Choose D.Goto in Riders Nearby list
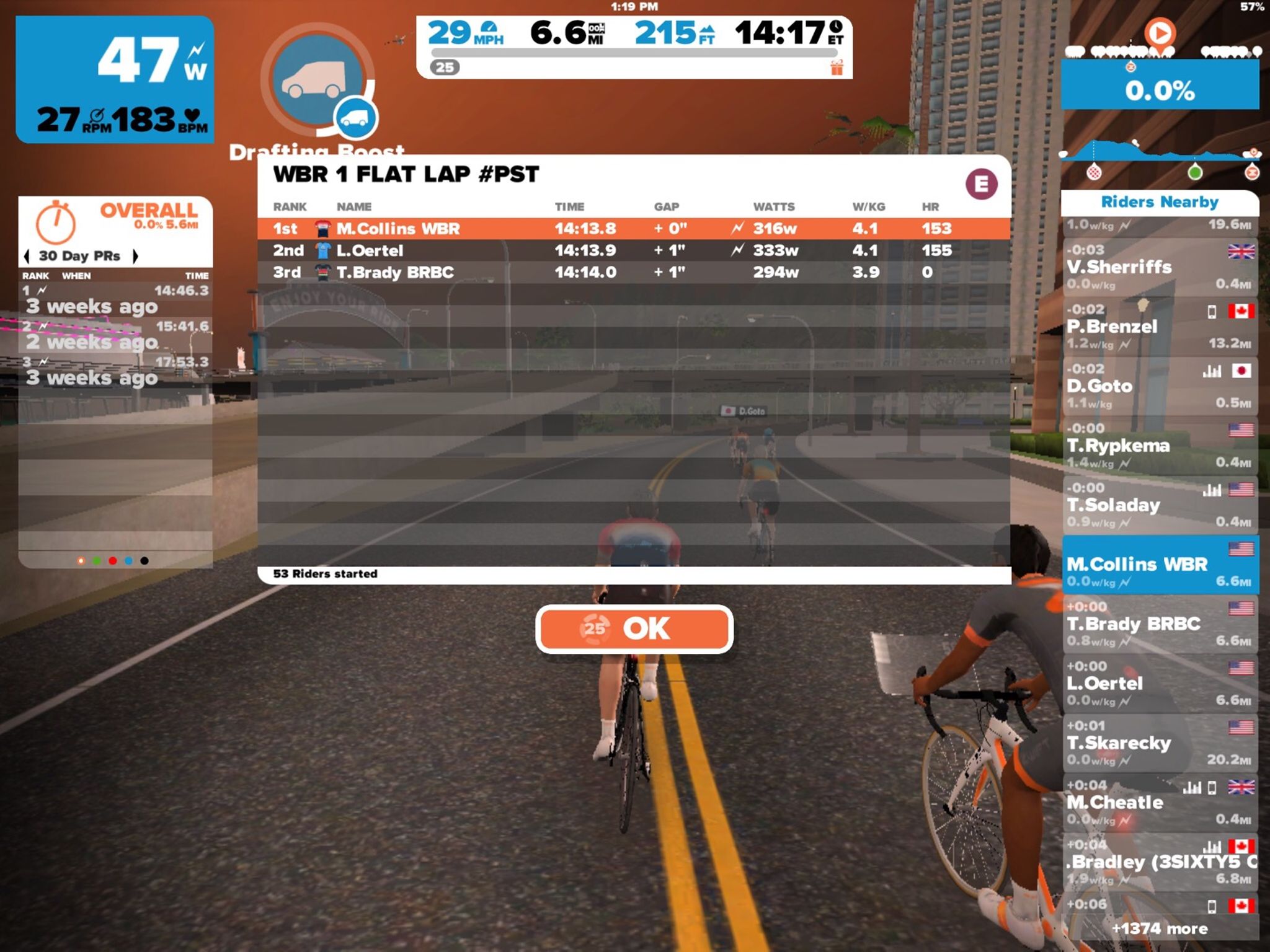1270x952 pixels. [1159, 386]
